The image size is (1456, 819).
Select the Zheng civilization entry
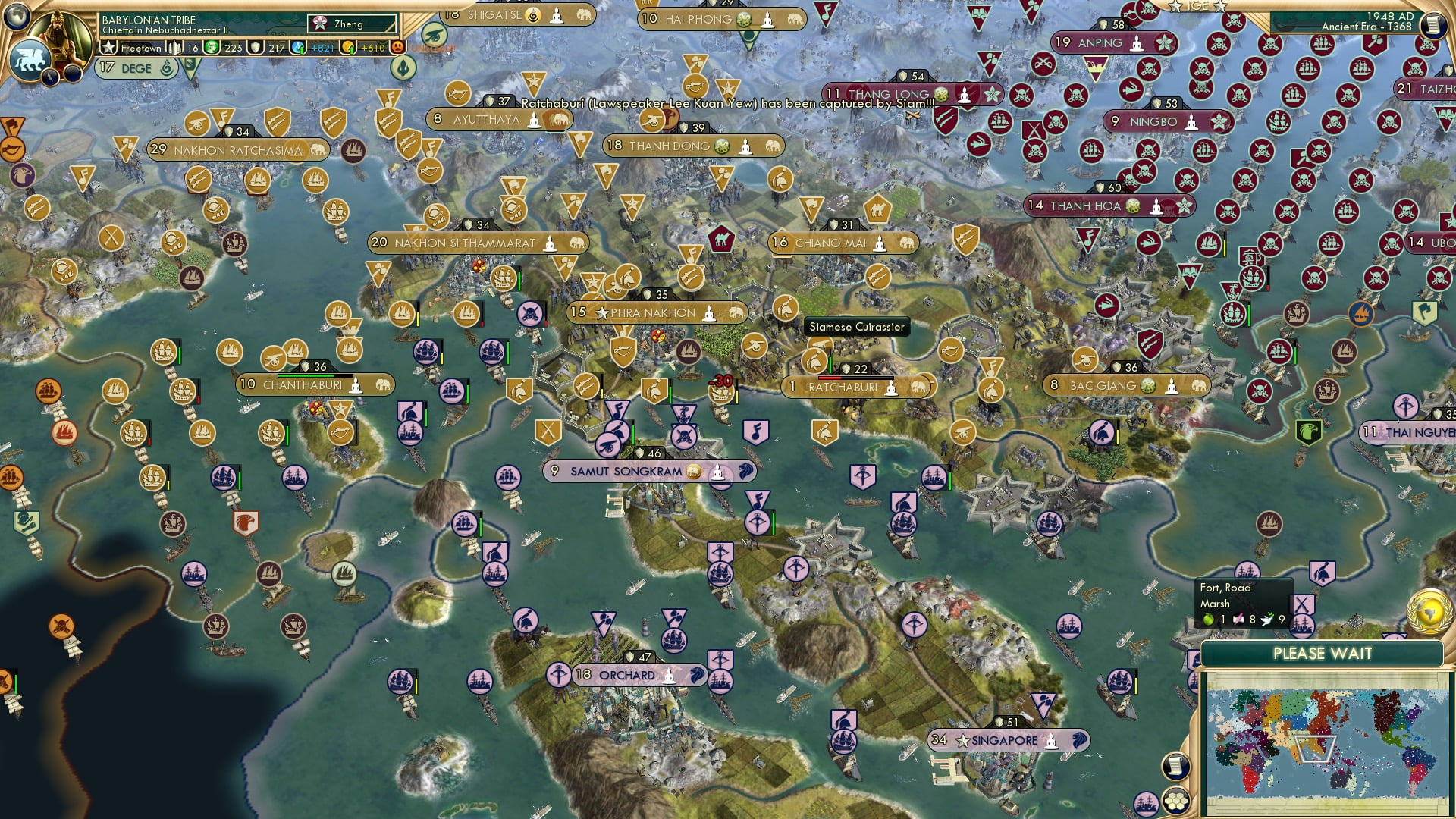point(352,24)
